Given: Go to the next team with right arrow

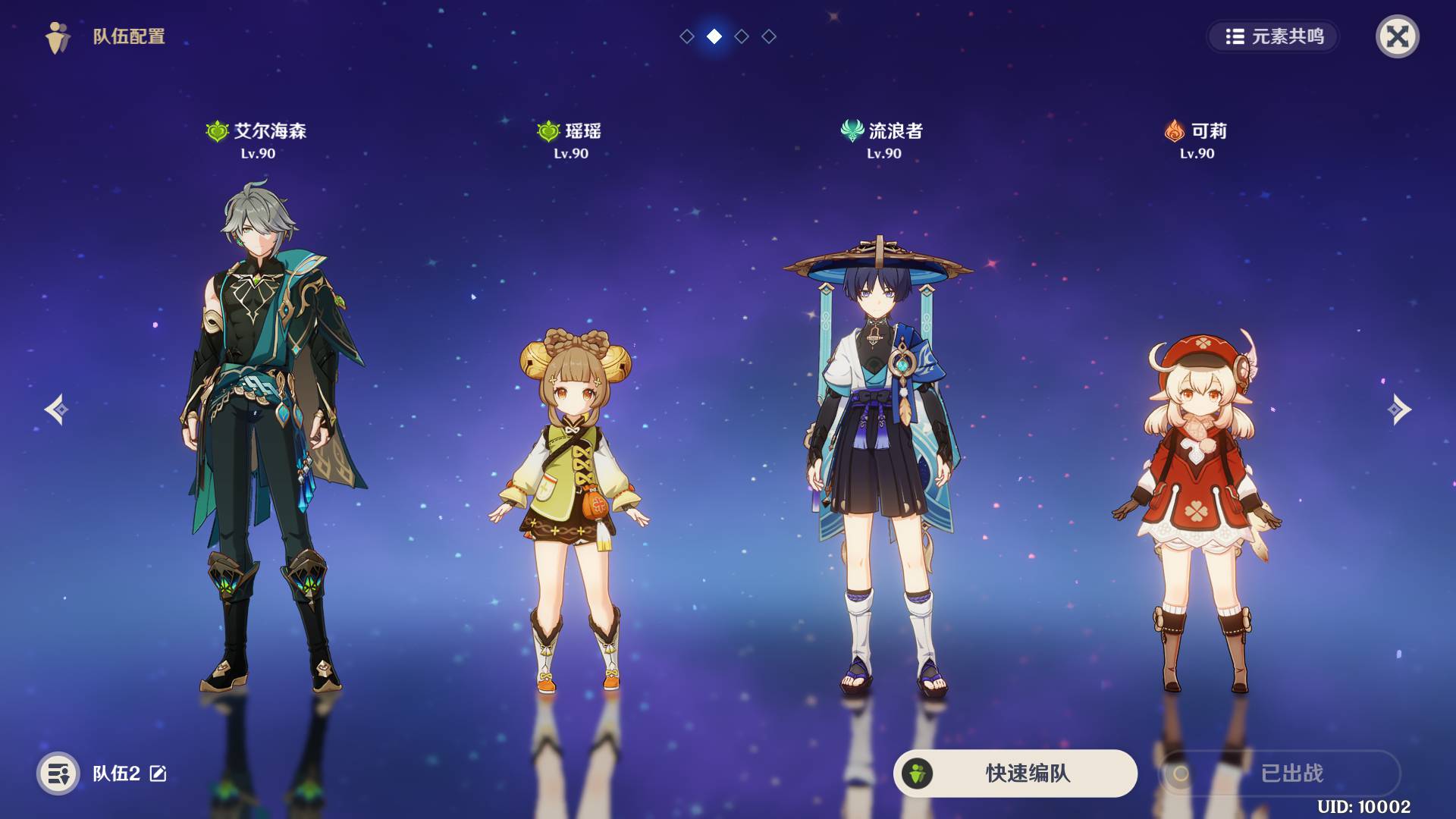Looking at the screenshot, I should [1399, 409].
